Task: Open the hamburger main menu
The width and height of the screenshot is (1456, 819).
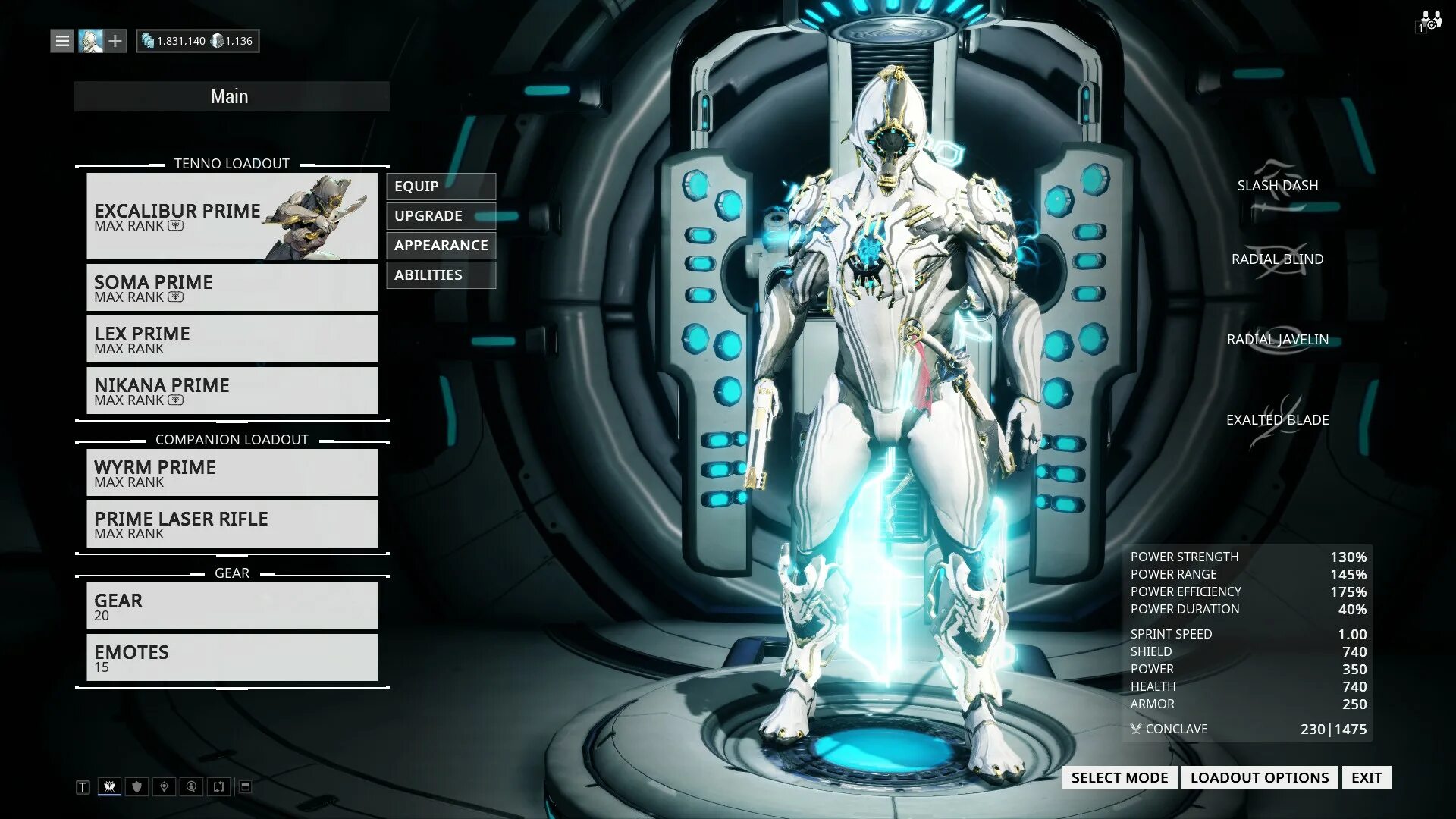Action: pyautogui.click(x=62, y=41)
